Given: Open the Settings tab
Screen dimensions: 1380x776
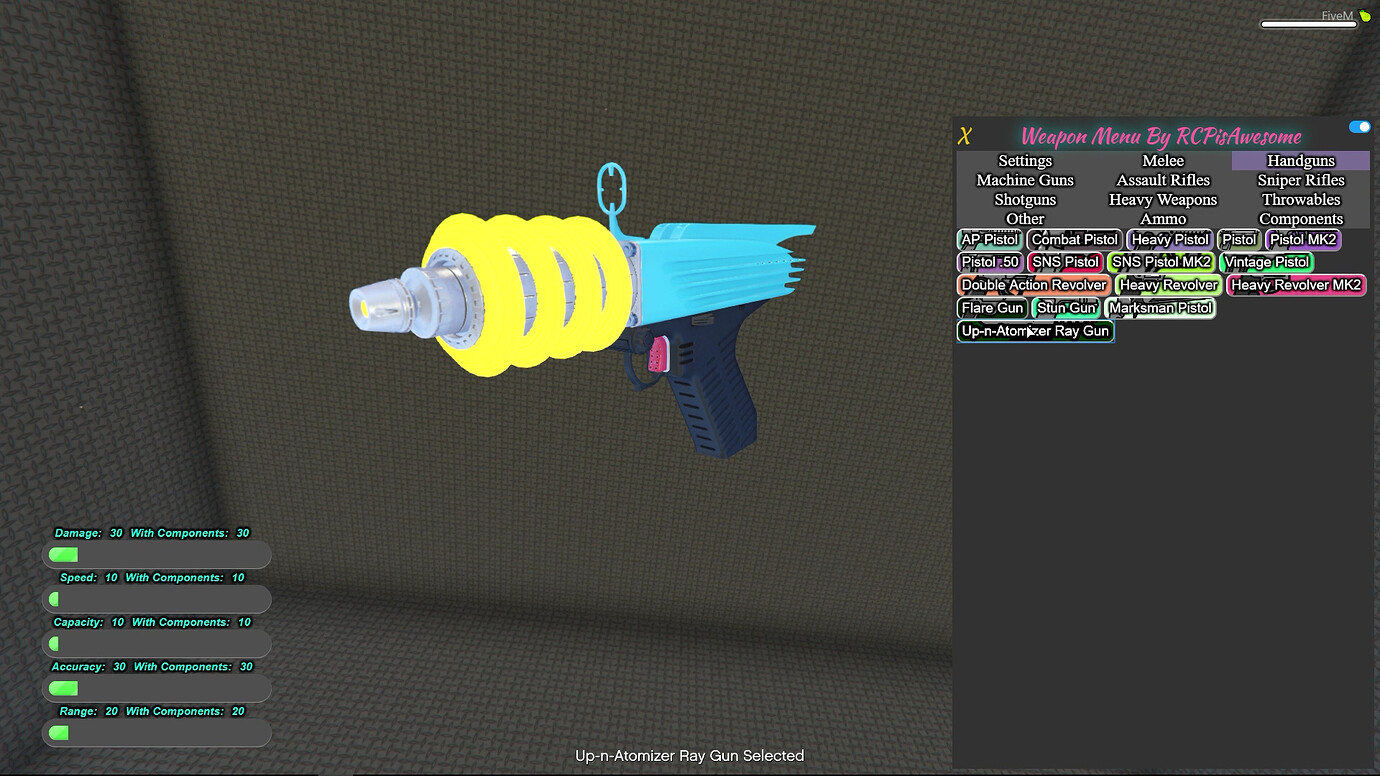Looking at the screenshot, I should (x=1024, y=160).
